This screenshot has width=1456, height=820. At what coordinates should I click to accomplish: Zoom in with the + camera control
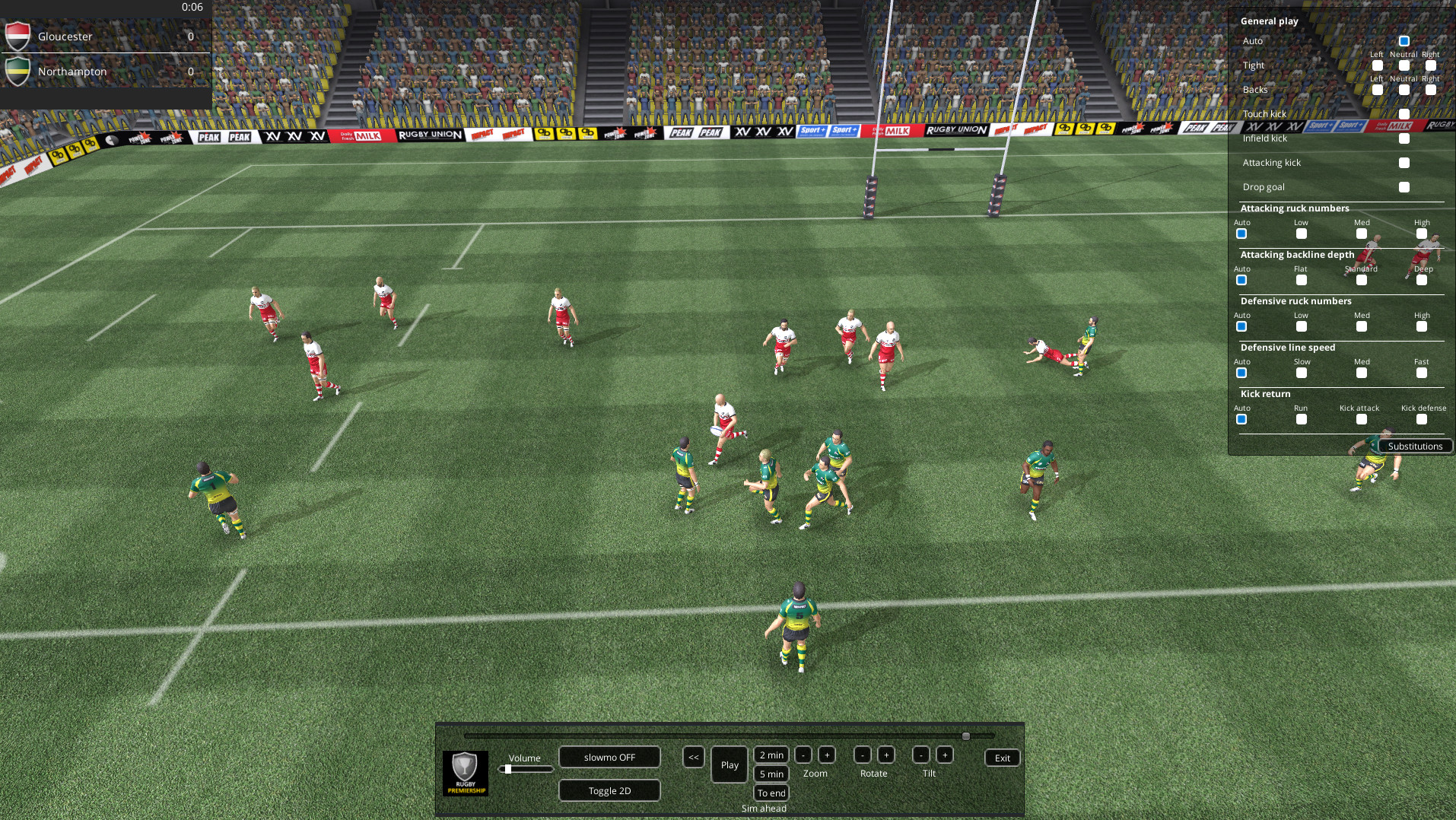[826, 755]
